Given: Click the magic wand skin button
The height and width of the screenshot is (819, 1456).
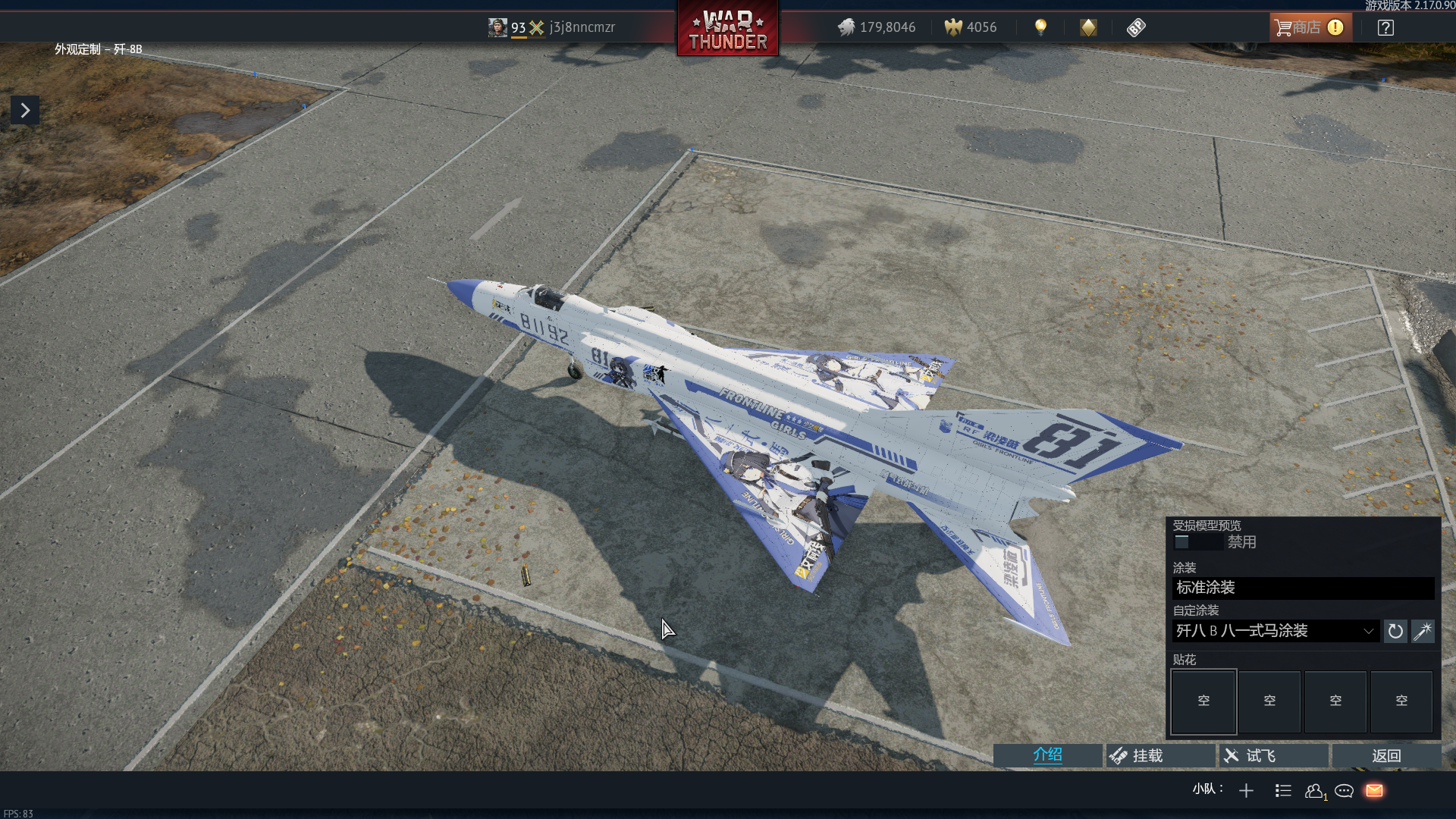Looking at the screenshot, I should 1423,631.
